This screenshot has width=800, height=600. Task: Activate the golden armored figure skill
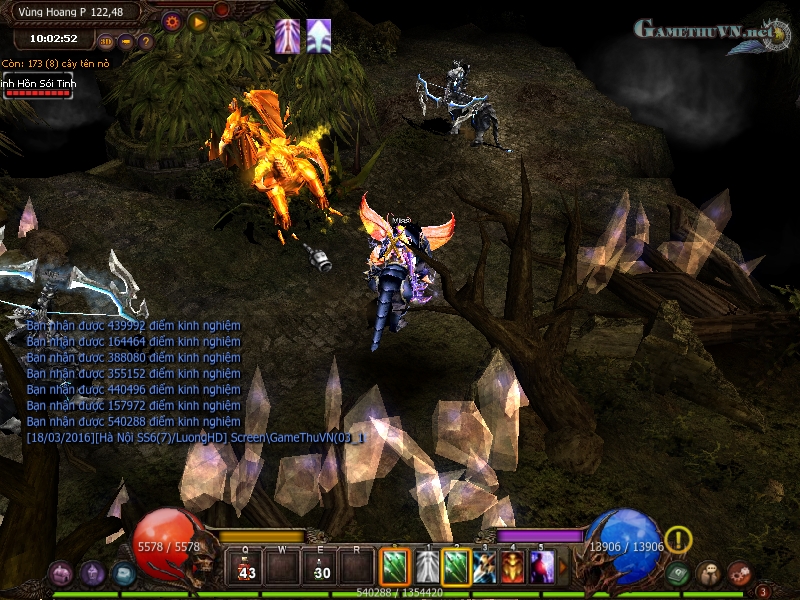click(x=514, y=567)
